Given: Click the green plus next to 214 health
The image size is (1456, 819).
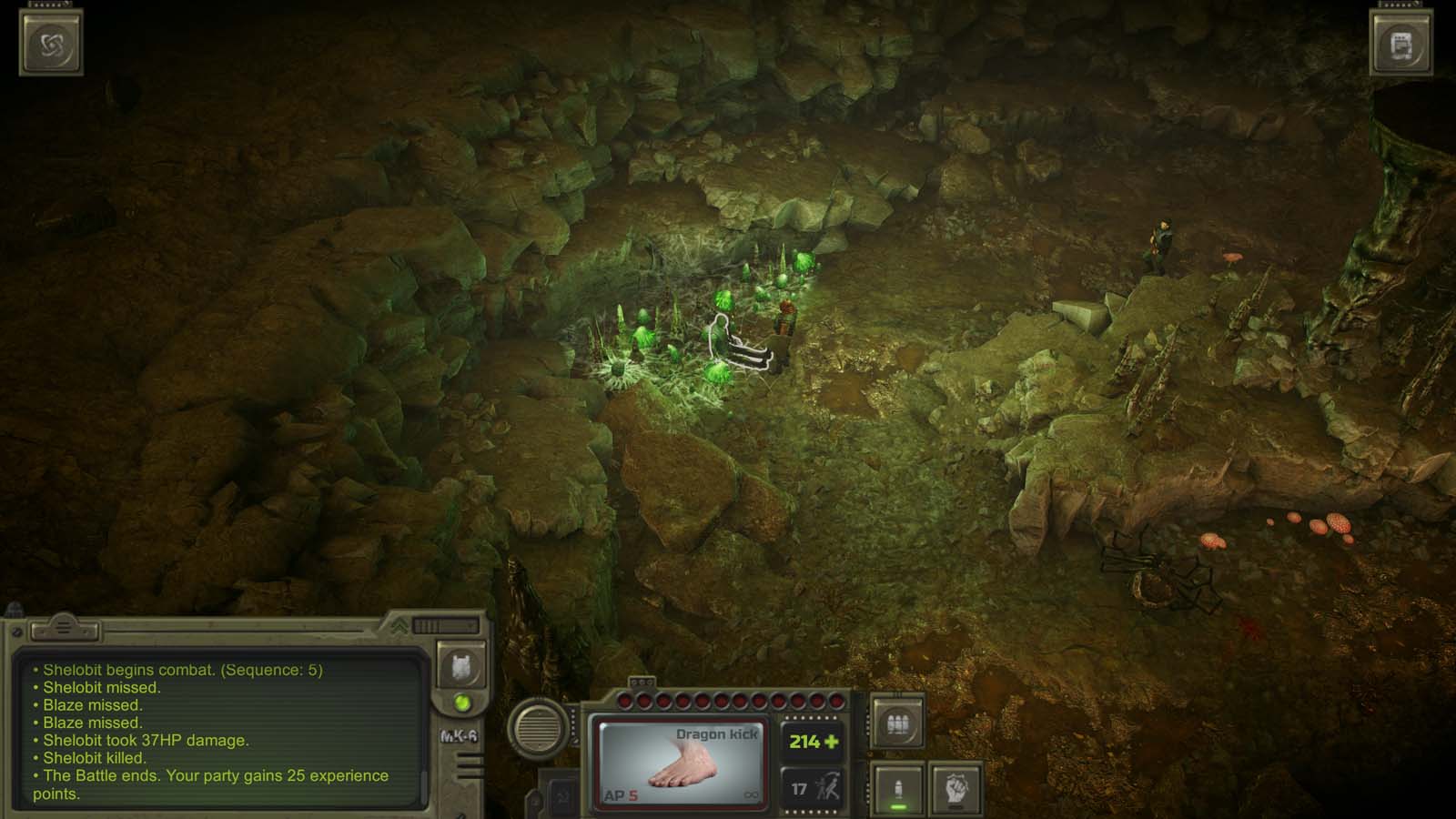Looking at the screenshot, I should [x=833, y=742].
